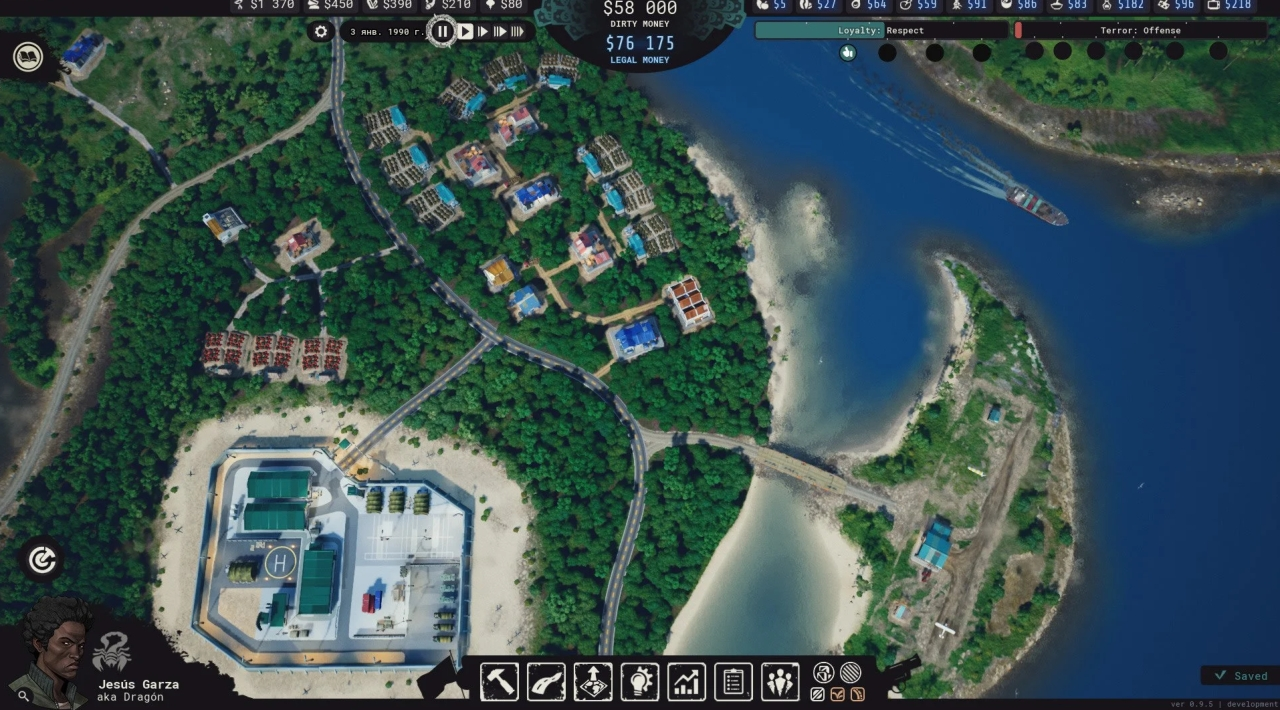Viewport: 1280px width, 710px height.
Task: Click the scorpion cartel emblem
Action: point(111,653)
